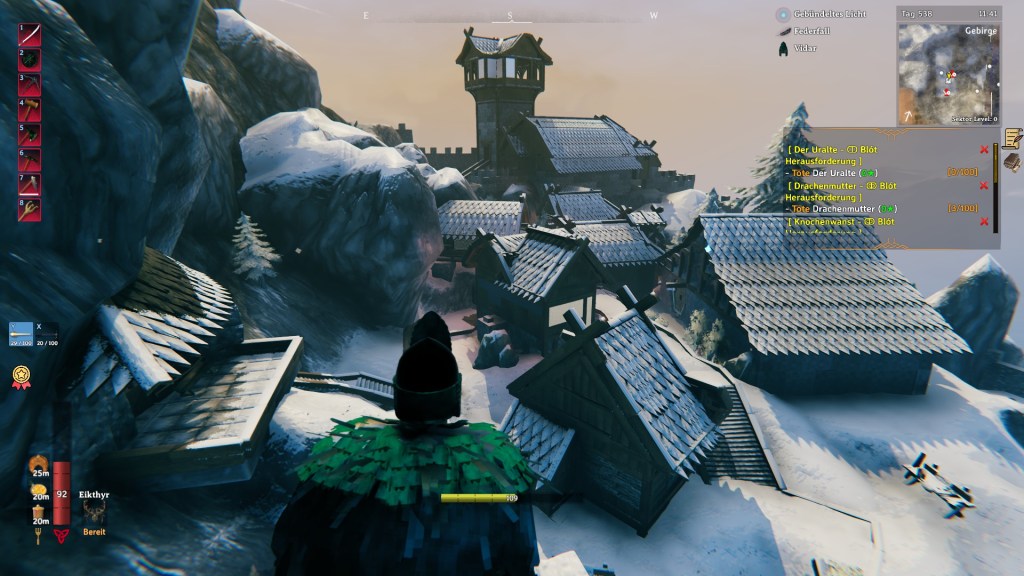Viewport: 1024px width, 576px height.
Task: Select the wooden hammer in slot 4
Action: click(29, 110)
